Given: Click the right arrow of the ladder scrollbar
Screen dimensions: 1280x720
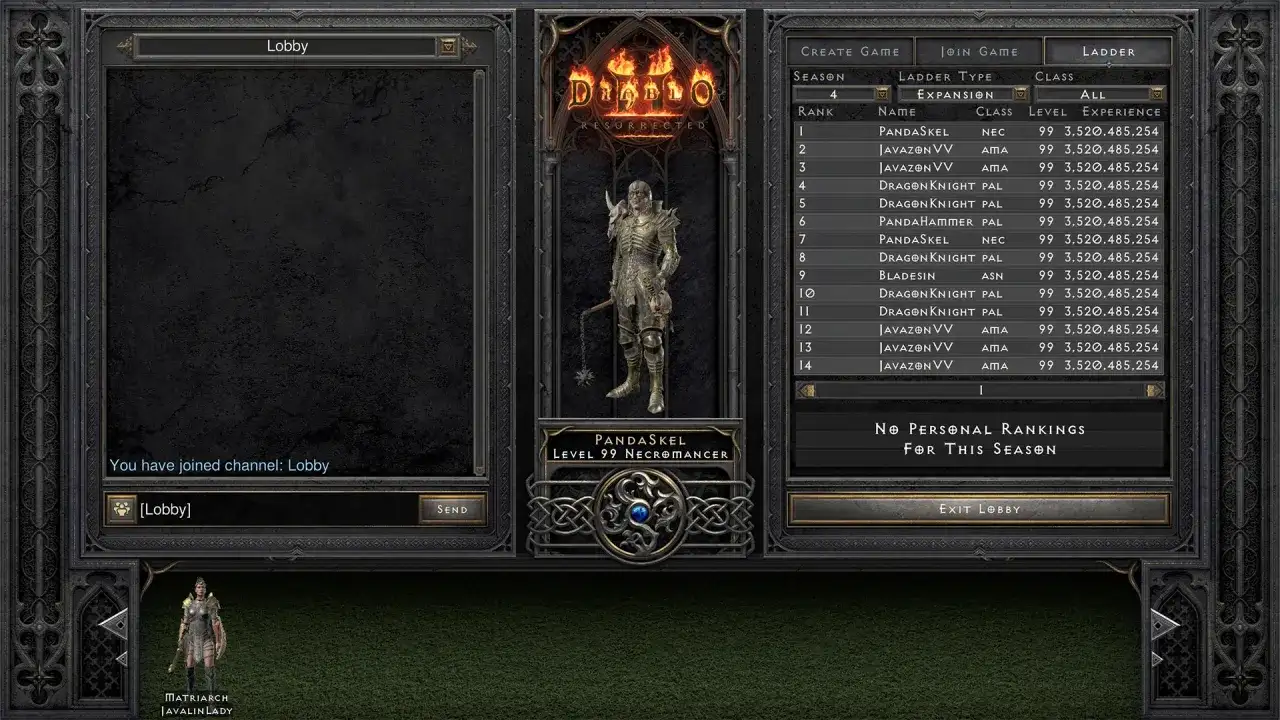Looking at the screenshot, I should [1155, 389].
